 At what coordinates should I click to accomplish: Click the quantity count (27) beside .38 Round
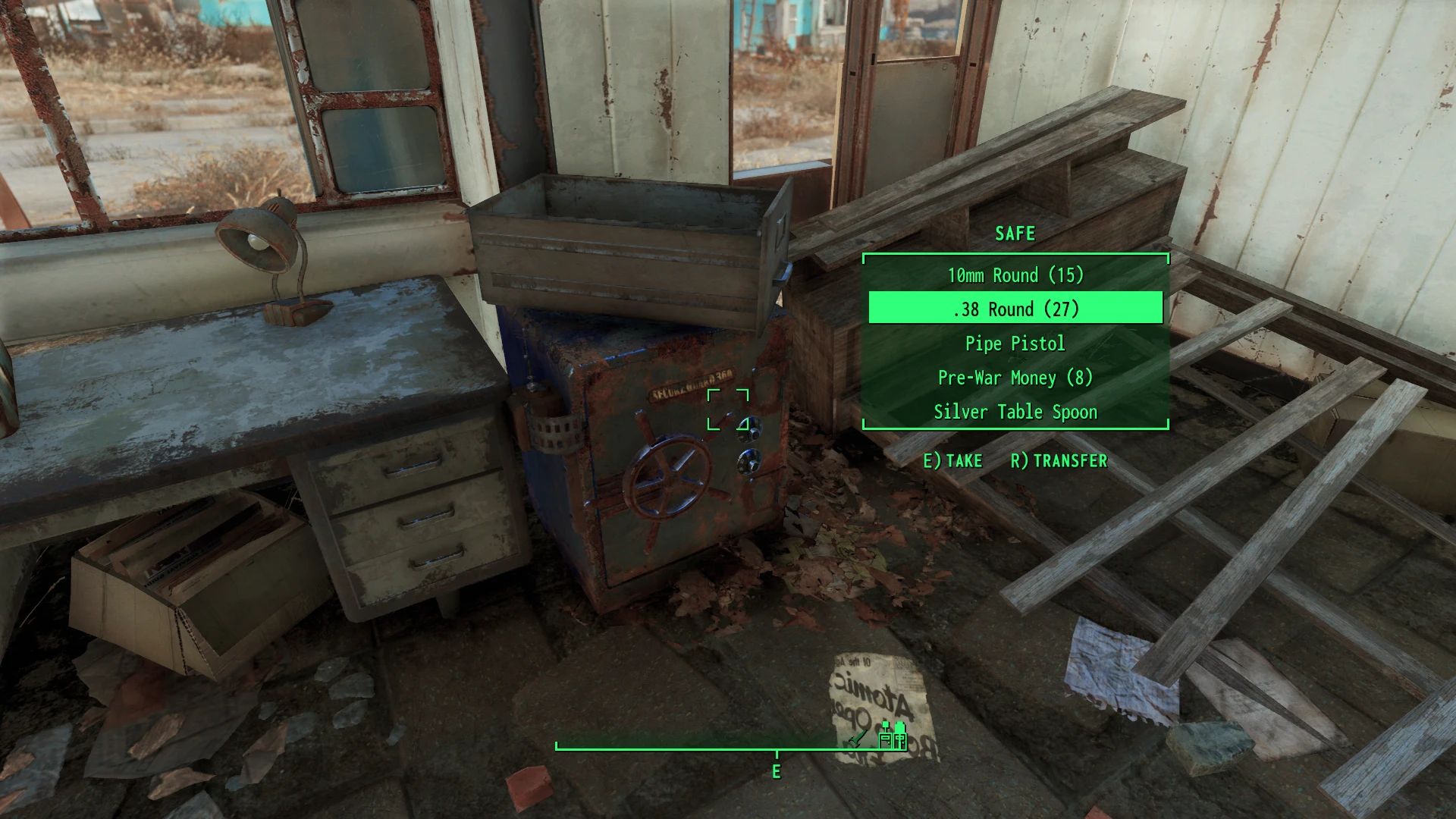pos(1062,309)
